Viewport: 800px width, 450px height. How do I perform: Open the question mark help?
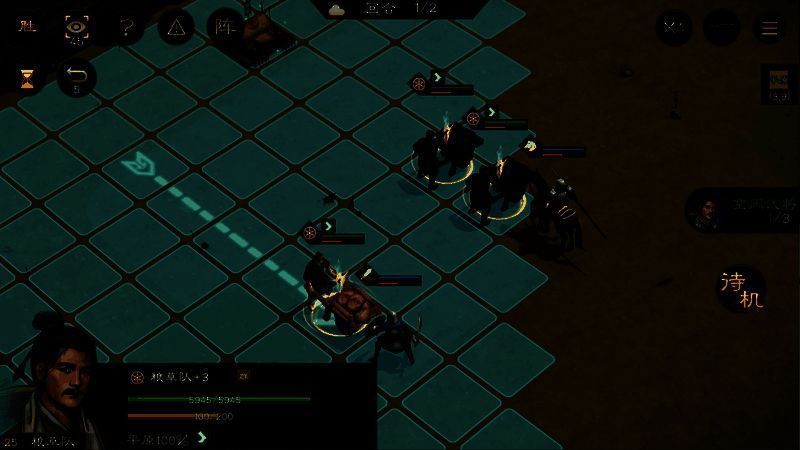point(126,28)
